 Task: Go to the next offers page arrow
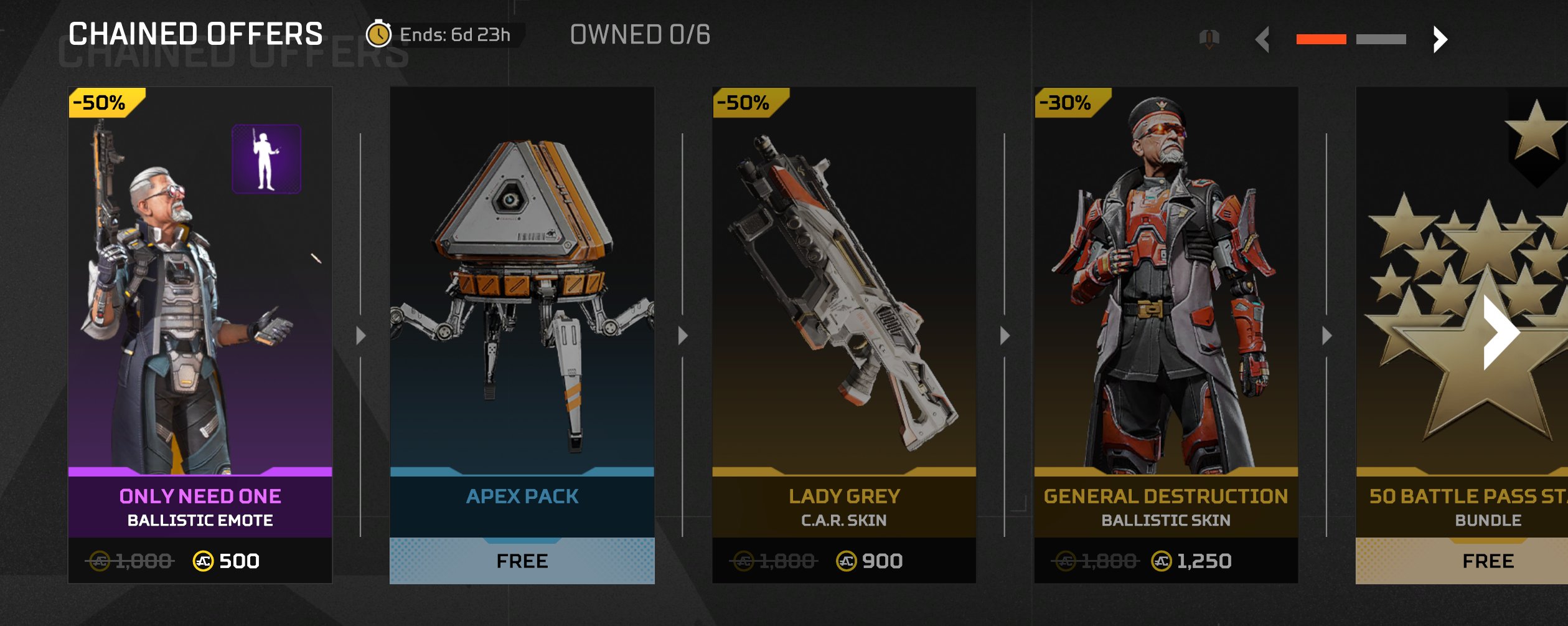coord(1440,40)
